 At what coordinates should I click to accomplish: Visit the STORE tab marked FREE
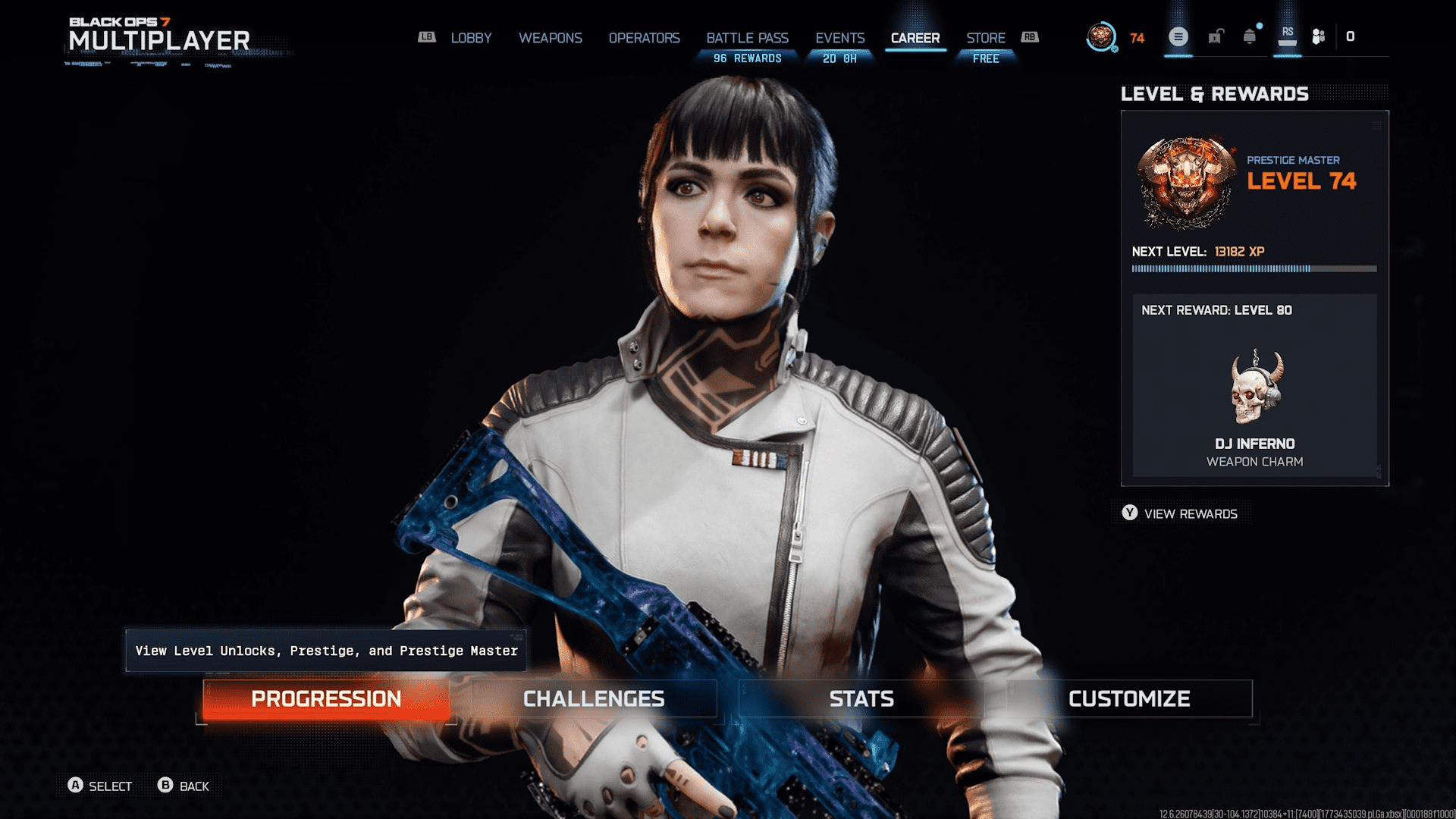[x=986, y=38]
